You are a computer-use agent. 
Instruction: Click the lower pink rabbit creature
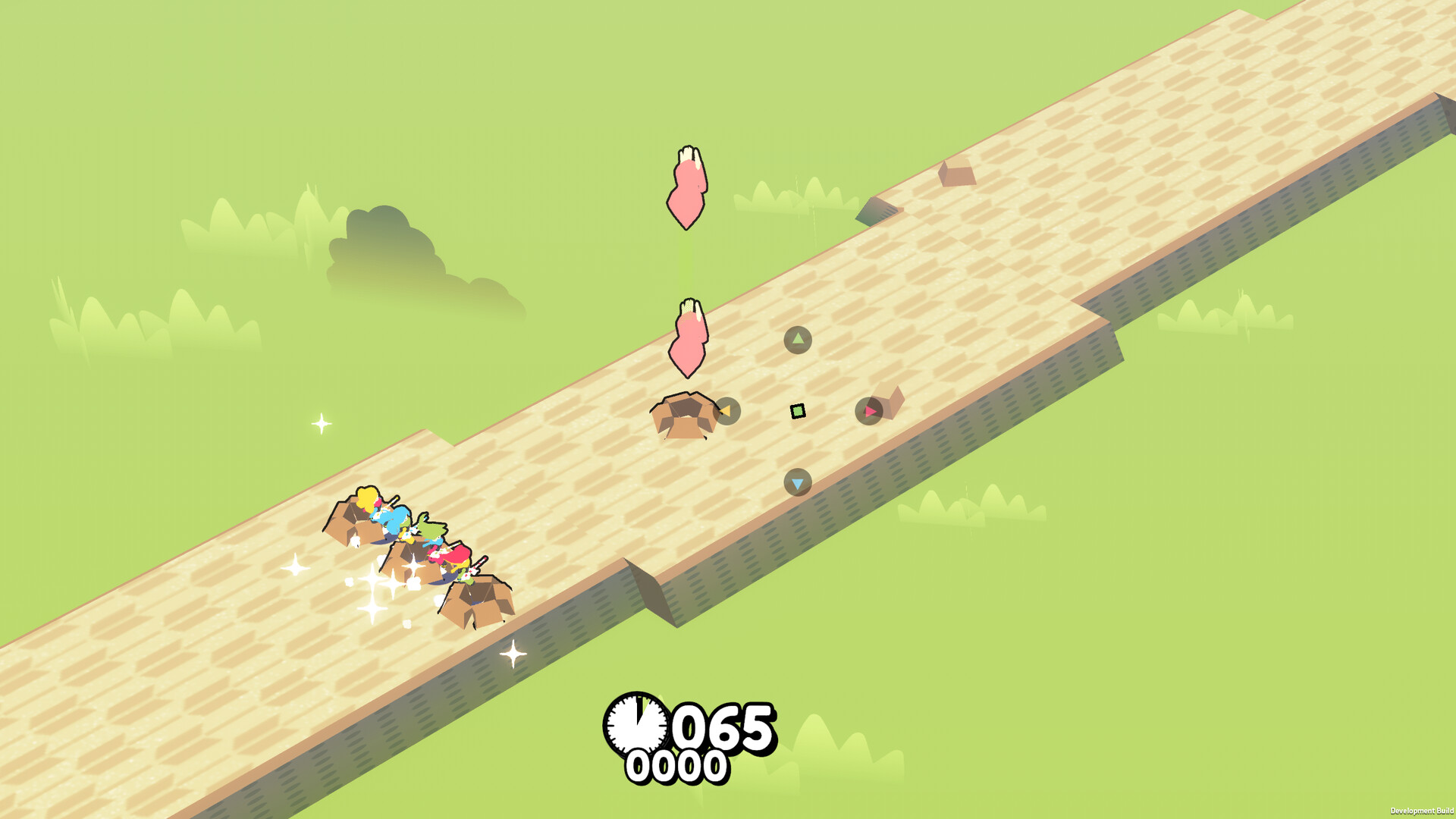[x=689, y=337]
